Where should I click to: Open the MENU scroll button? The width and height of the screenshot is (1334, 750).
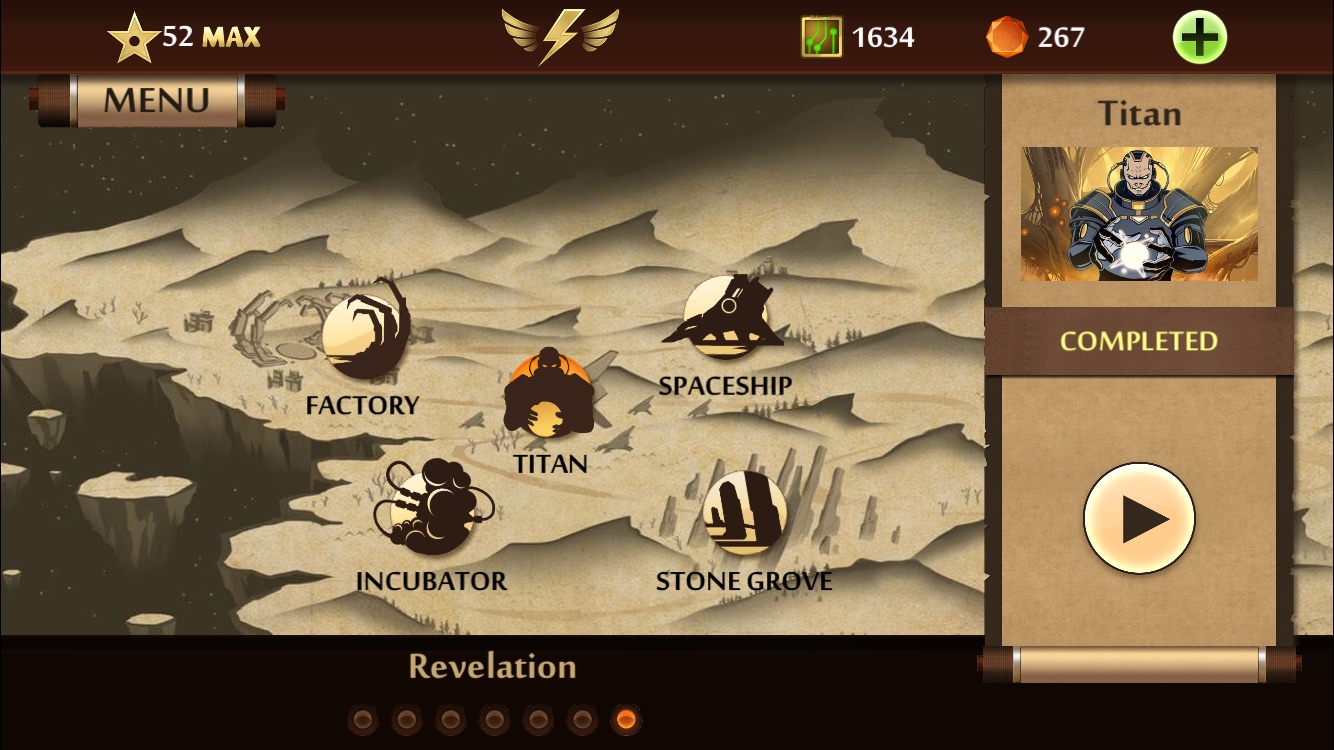pos(157,100)
